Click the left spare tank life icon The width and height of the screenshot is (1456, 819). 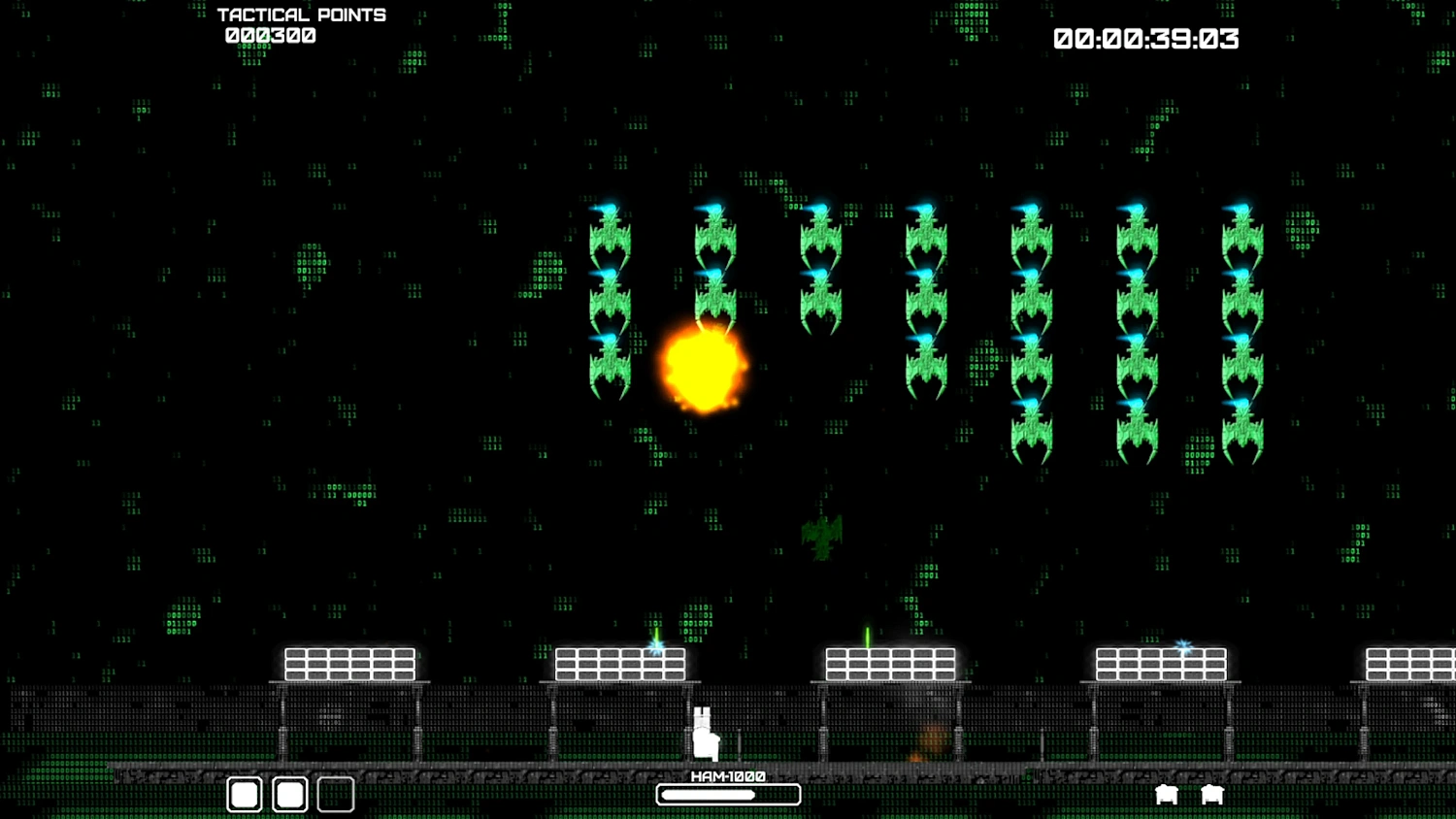pyautogui.click(x=1167, y=794)
